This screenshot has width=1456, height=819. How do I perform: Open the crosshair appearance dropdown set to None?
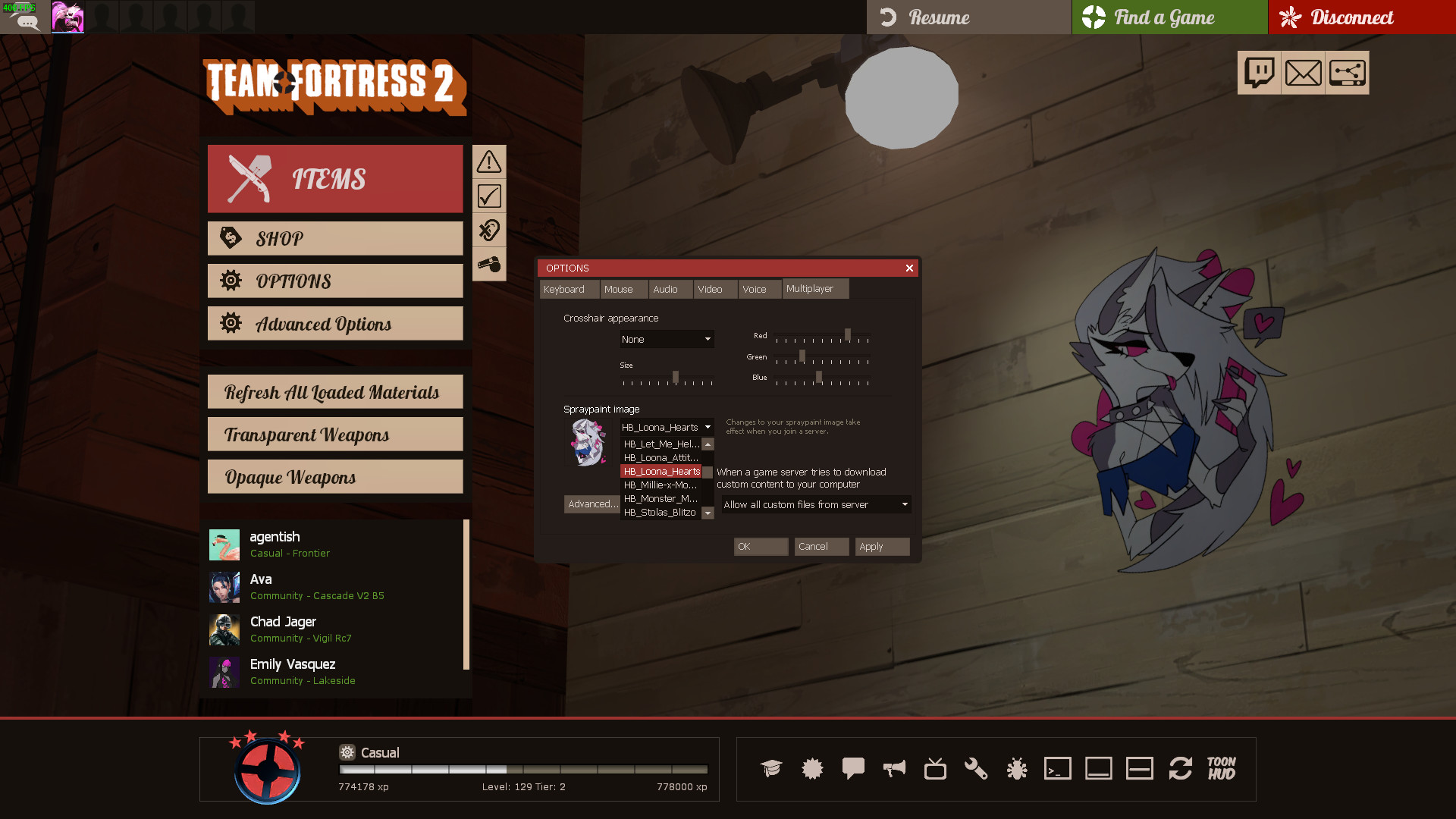click(666, 339)
